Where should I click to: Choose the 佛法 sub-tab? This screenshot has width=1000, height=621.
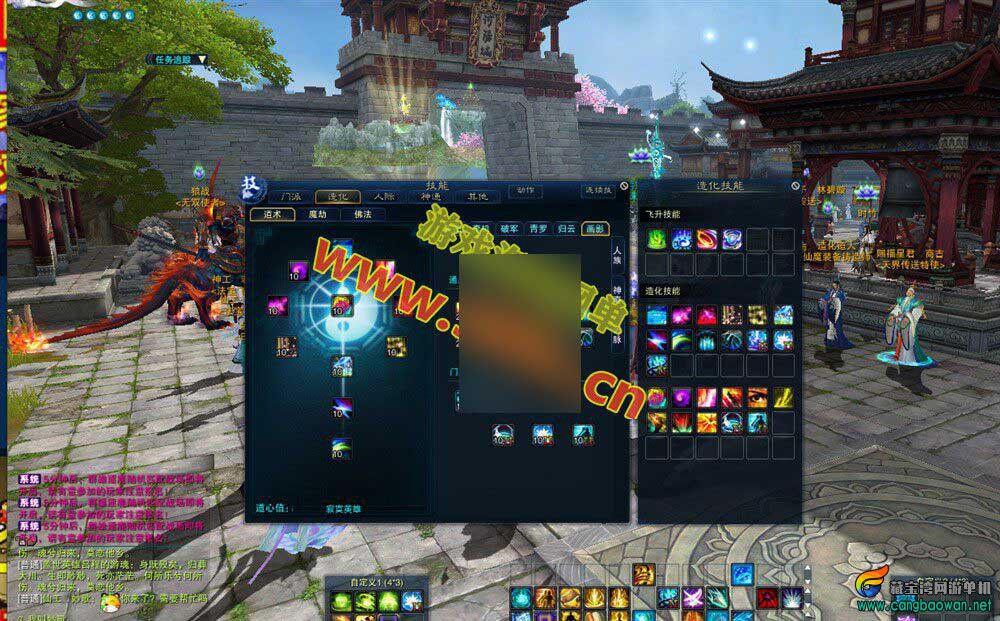click(363, 214)
